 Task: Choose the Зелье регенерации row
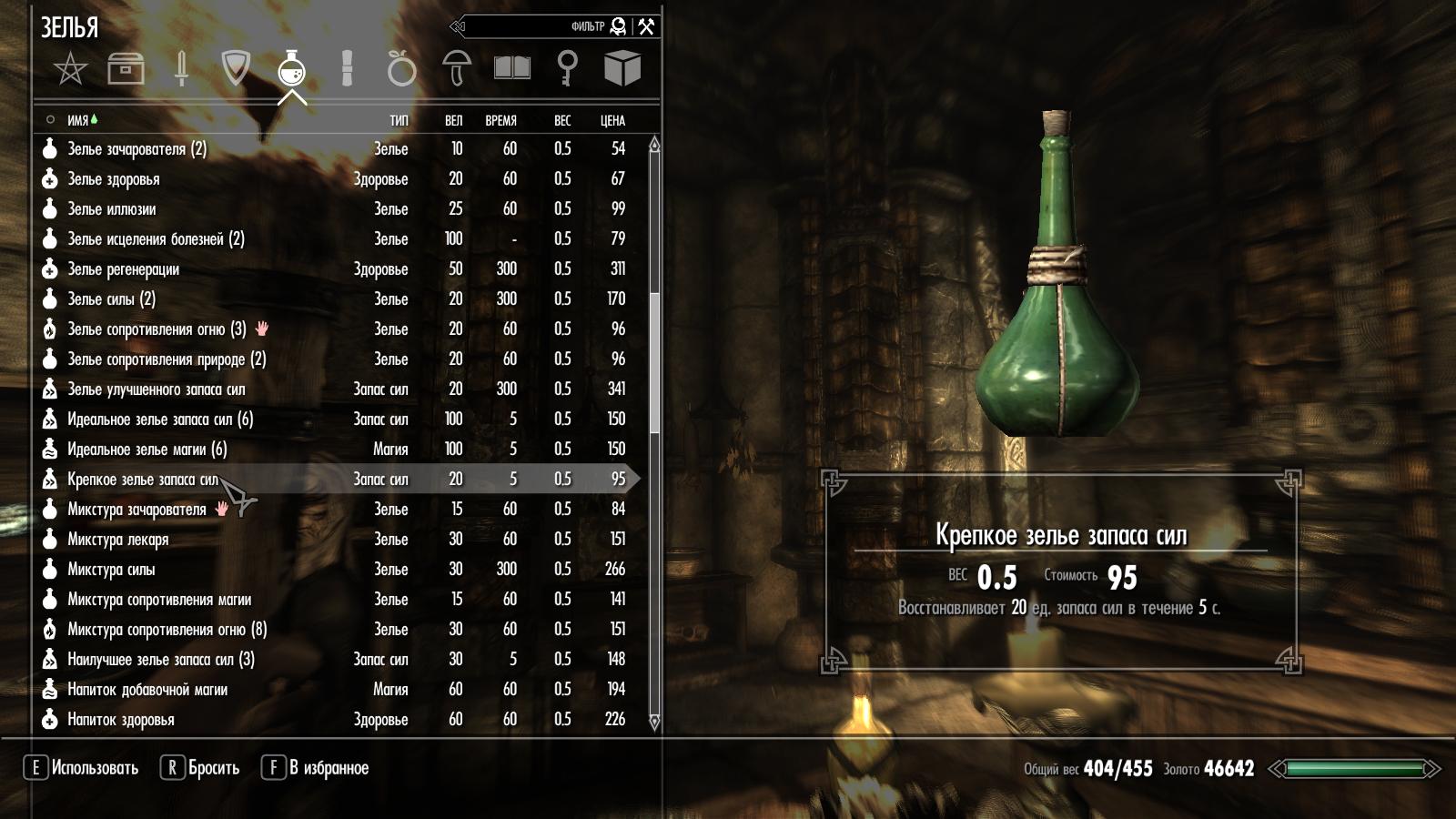click(x=123, y=269)
